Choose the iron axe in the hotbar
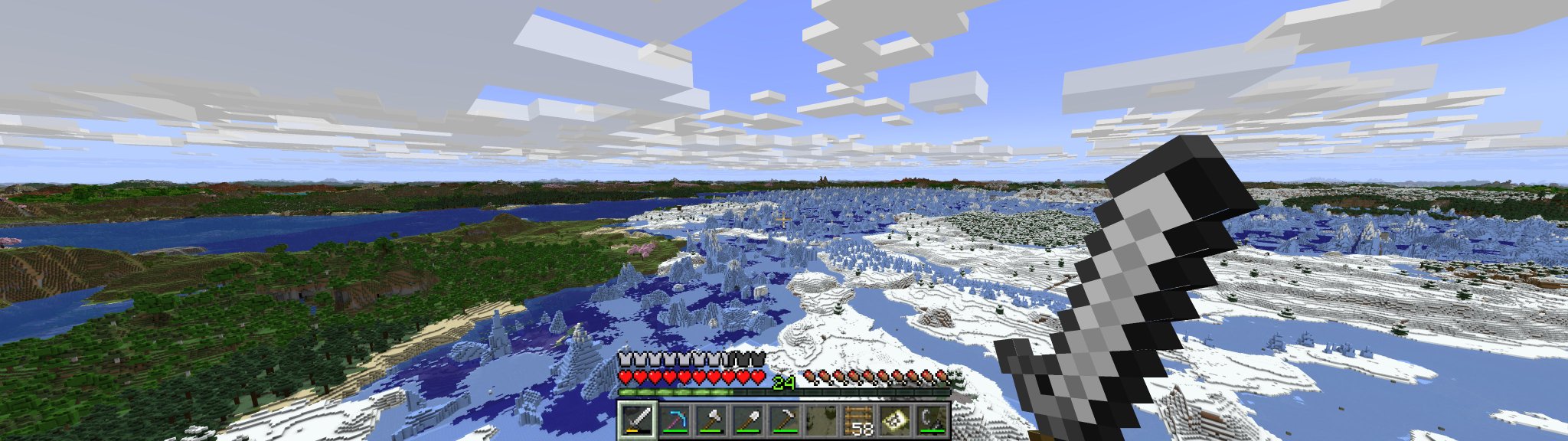This screenshot has width=1568, height=441. tap(711, 420)
